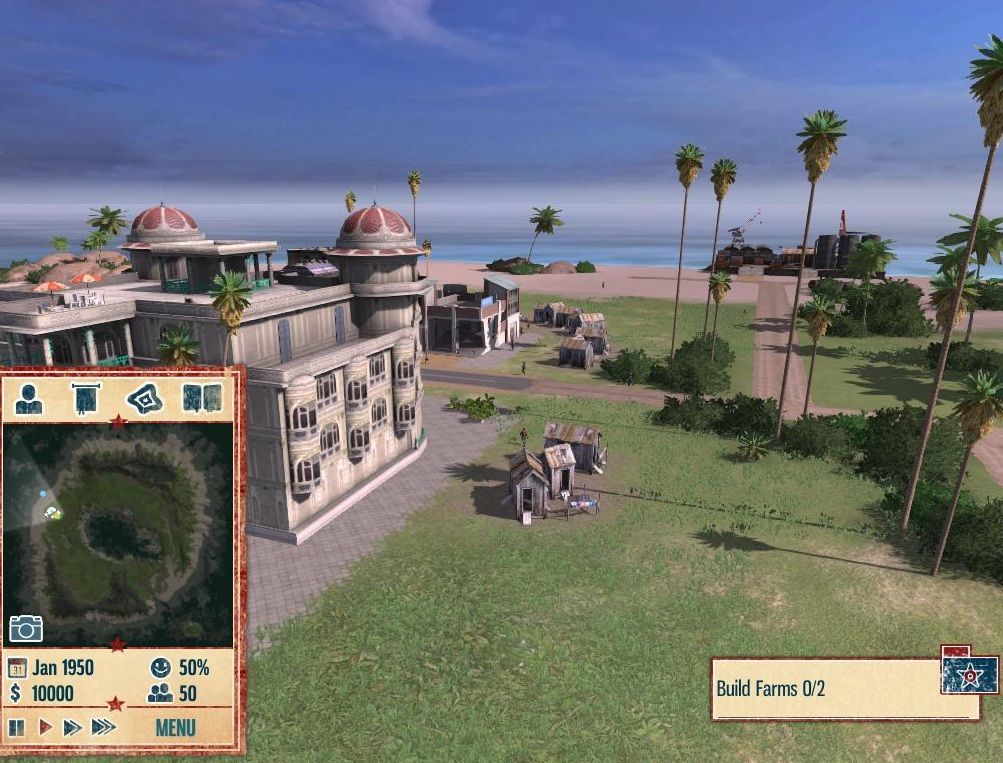Click the dollar treasury icon
The image size is (1003, 763).
point(16,693)
